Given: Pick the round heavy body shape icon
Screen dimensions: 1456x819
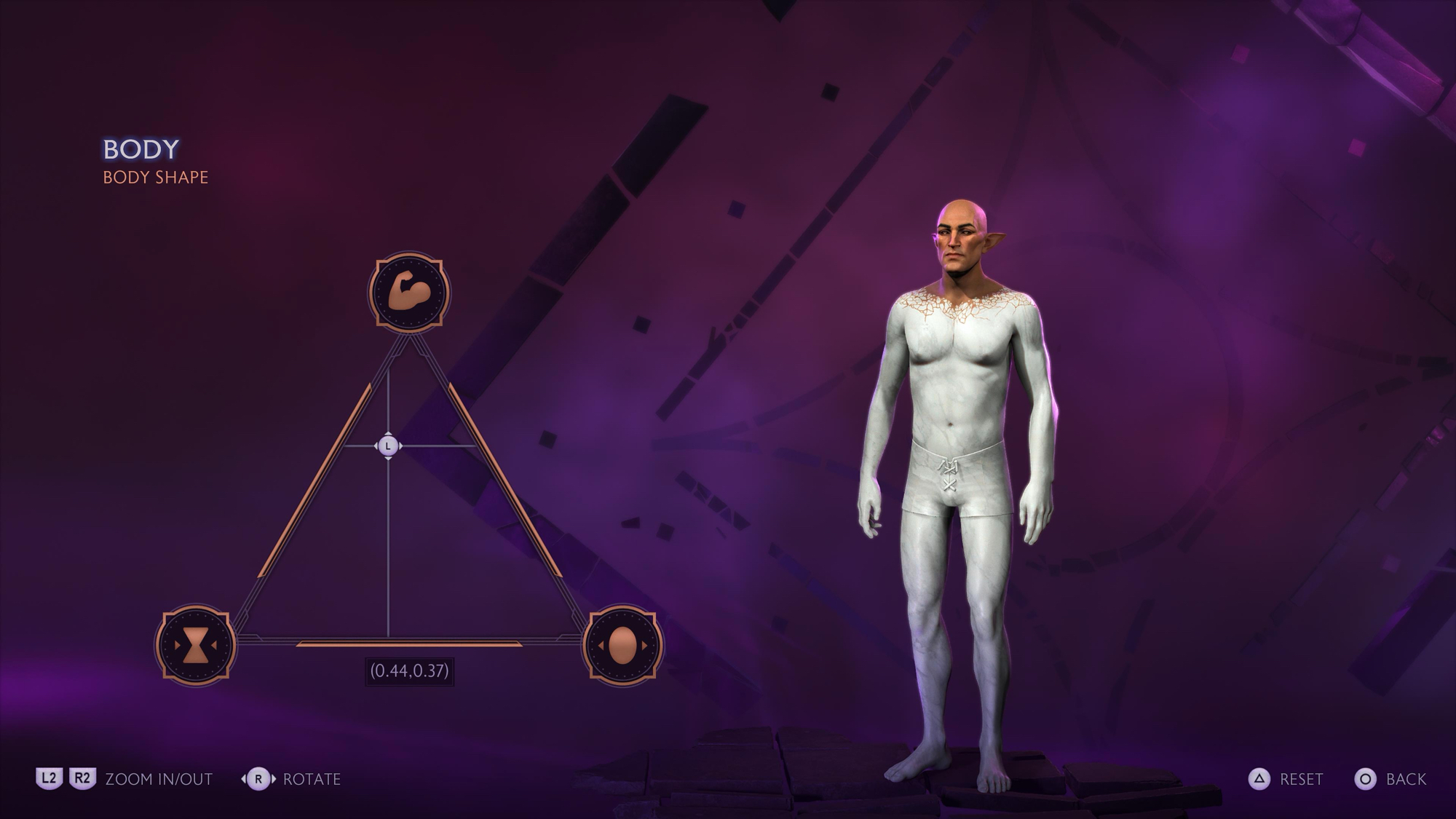Looking at the screenshot, I should (x=622, y=645).
